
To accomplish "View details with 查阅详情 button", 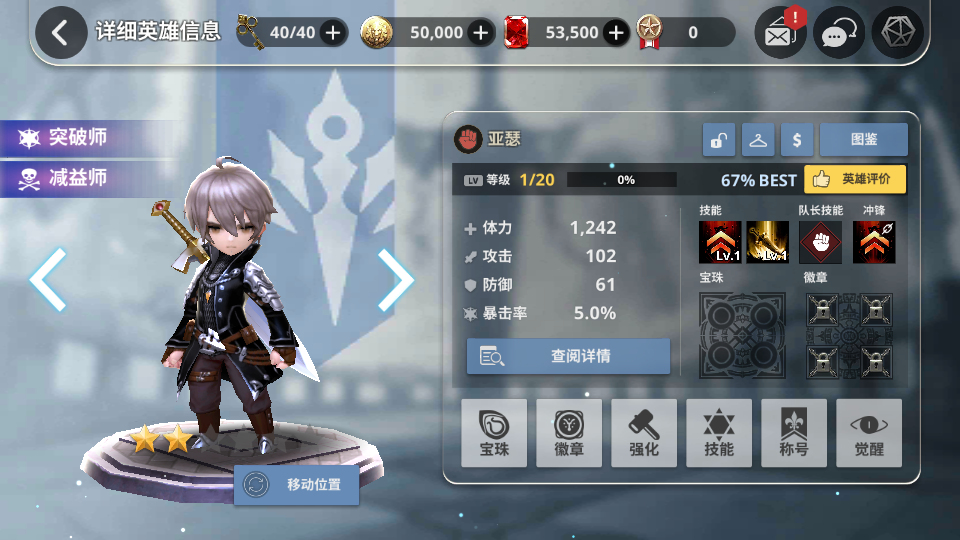I will 568,356.
